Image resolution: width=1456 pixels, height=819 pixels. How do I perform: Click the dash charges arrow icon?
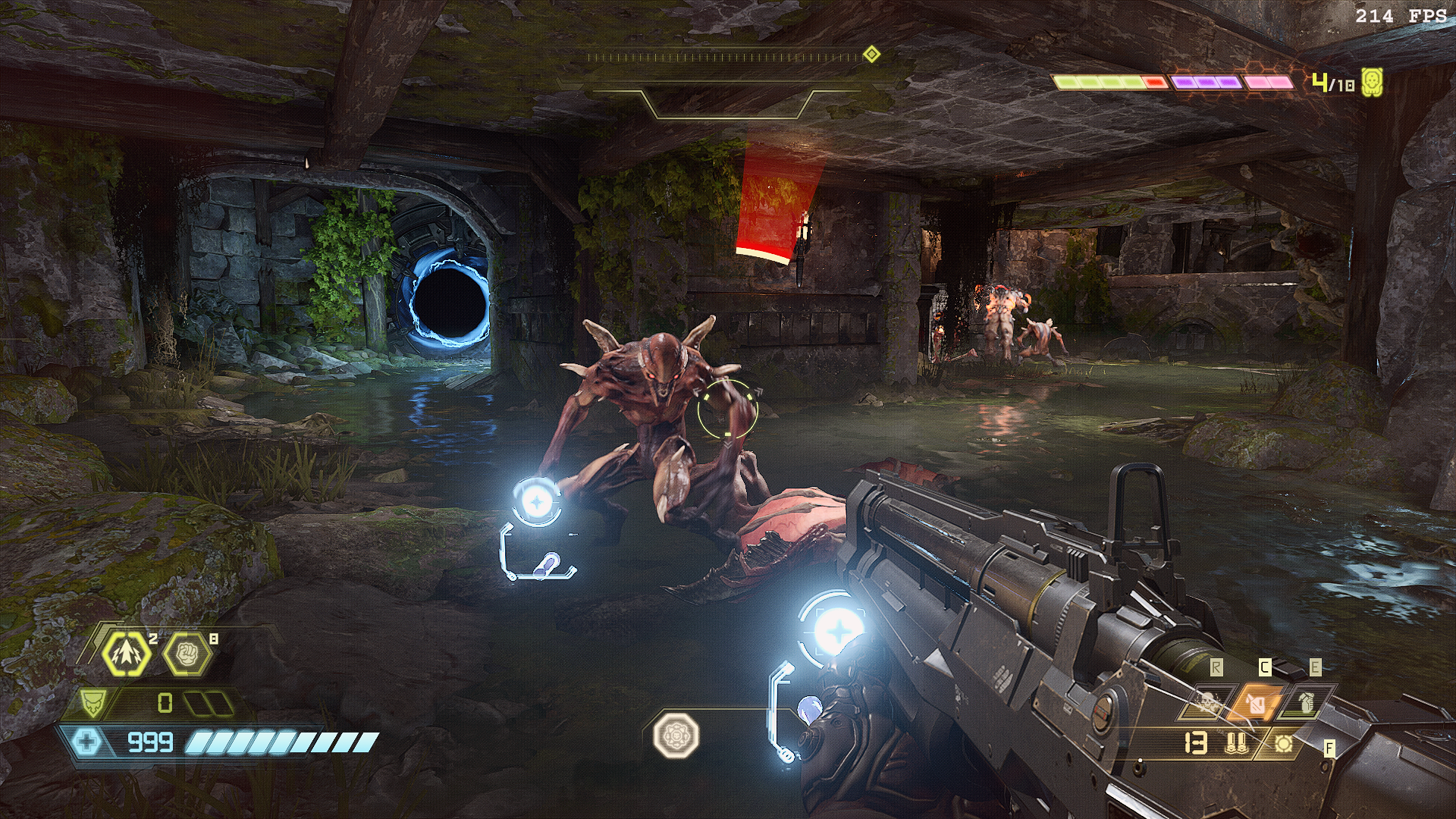127,653
